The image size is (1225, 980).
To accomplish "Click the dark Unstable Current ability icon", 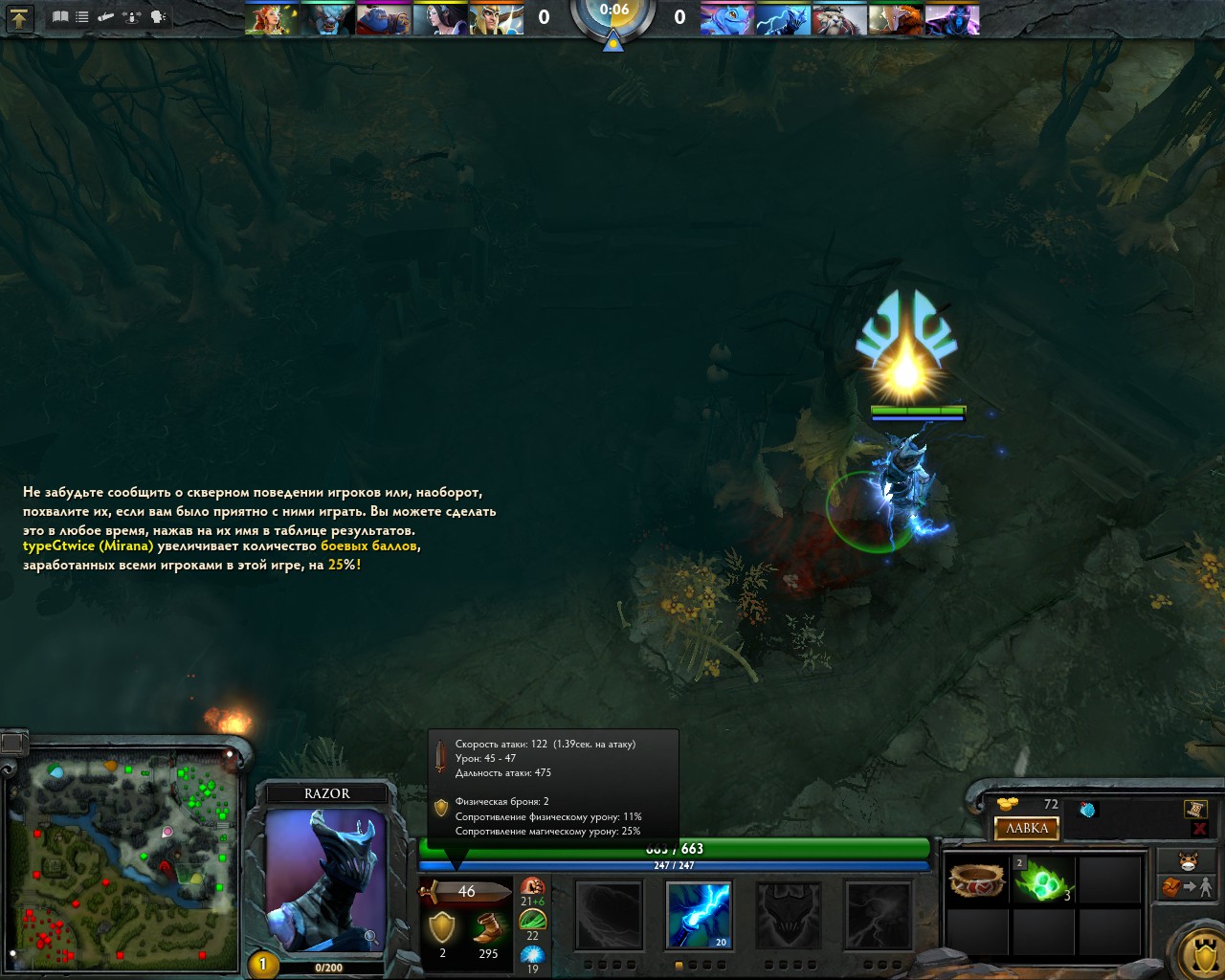I will [789, 915].
